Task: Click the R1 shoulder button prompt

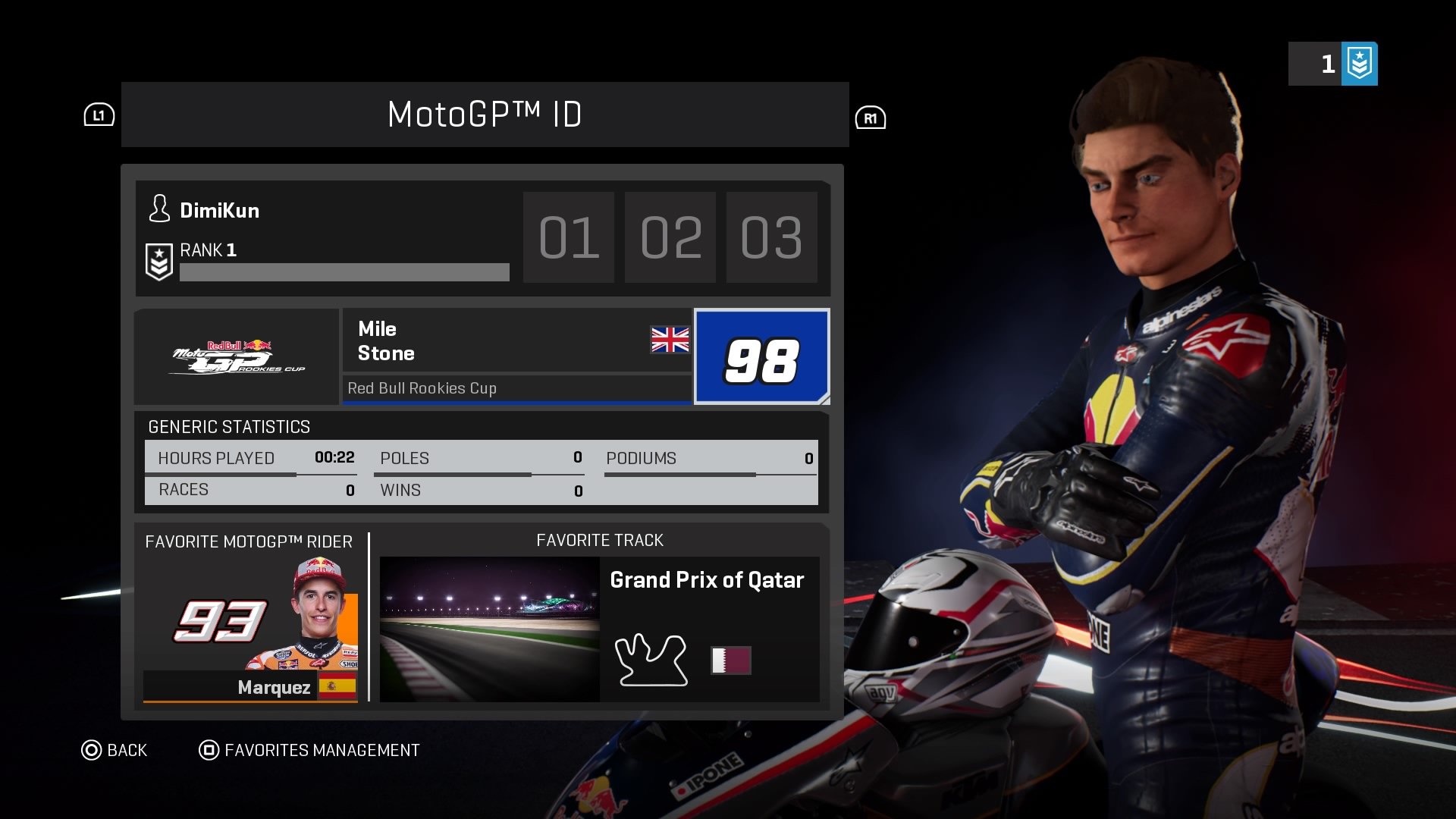Action: coord(872,118)
